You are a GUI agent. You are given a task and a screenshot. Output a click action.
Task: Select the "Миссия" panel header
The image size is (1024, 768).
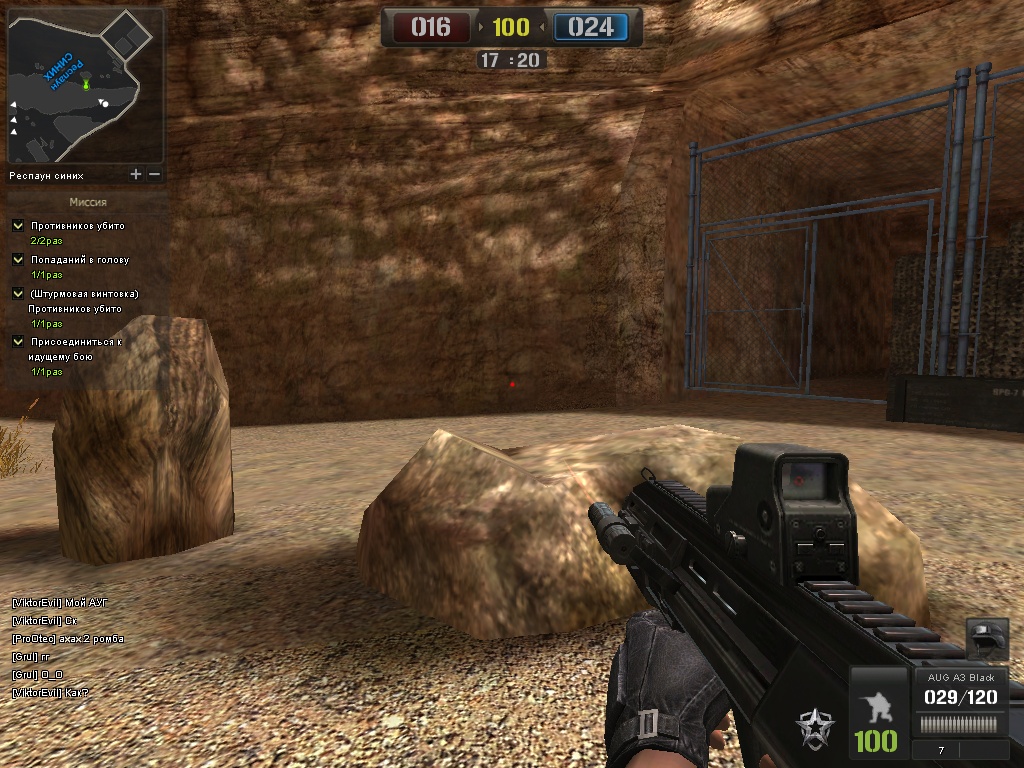click(88, 201)
